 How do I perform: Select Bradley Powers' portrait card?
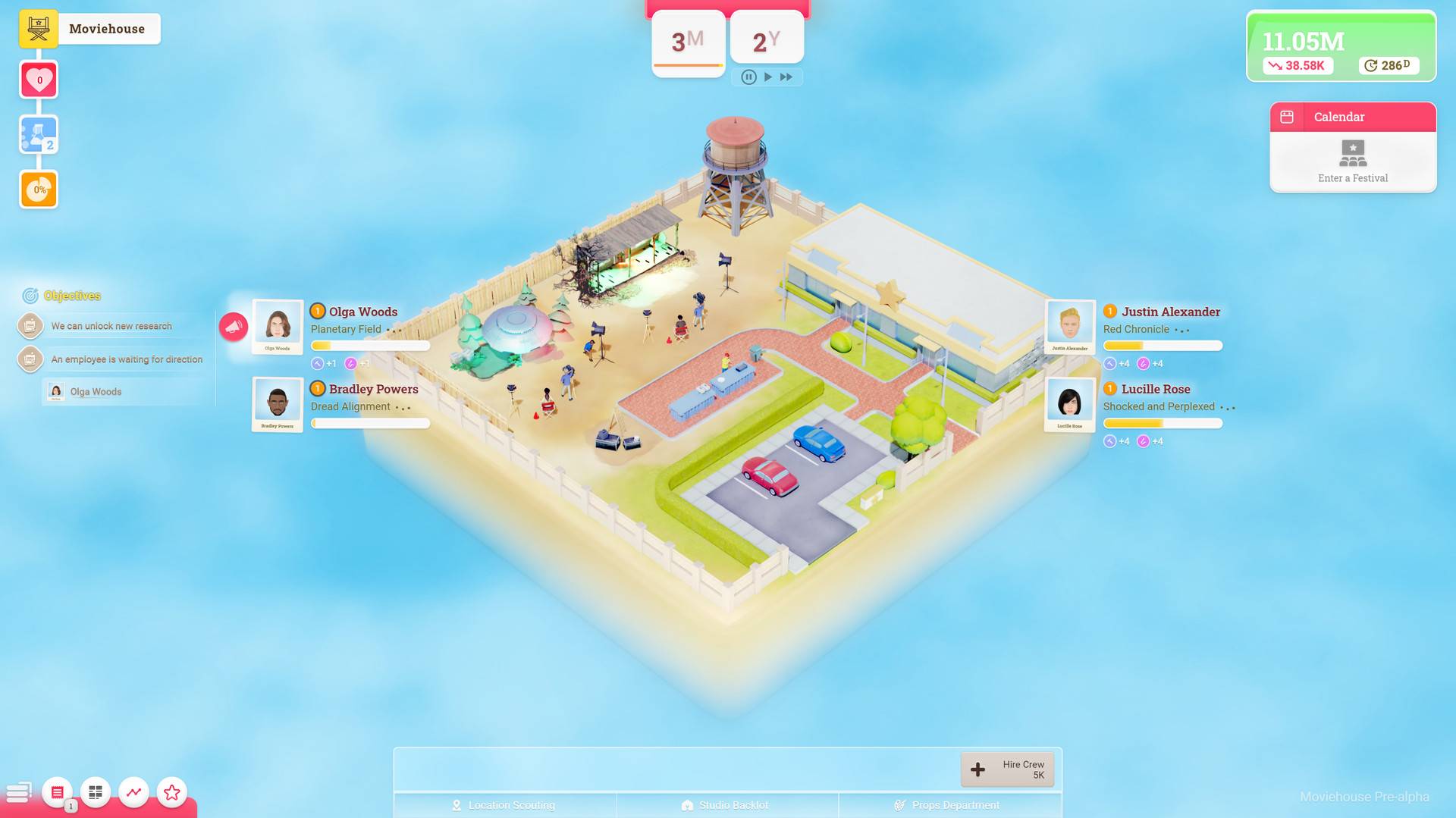(278, 404)
